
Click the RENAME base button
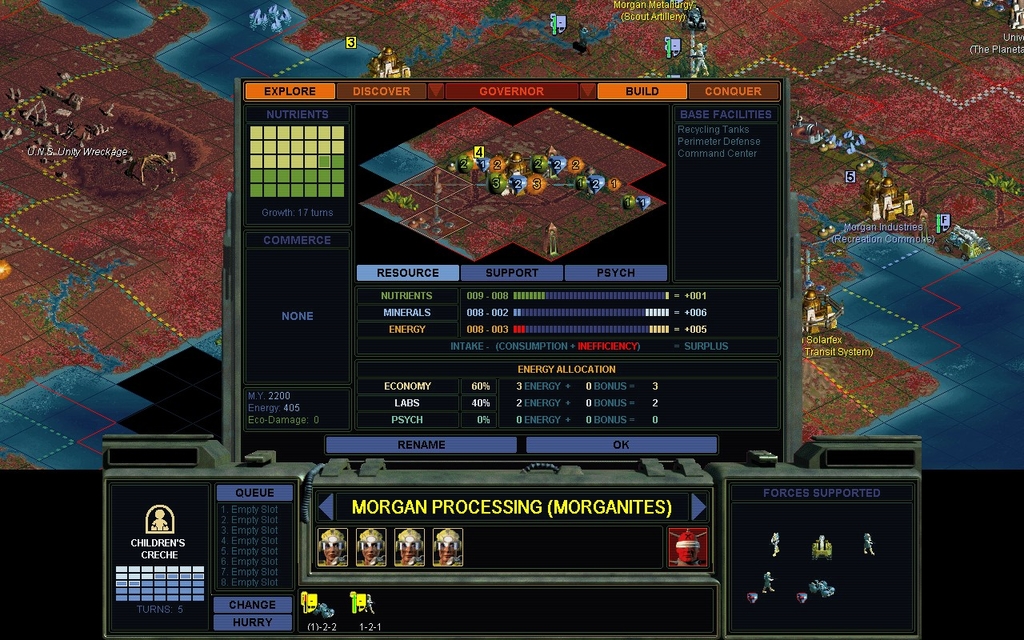(x=422, y=445)
